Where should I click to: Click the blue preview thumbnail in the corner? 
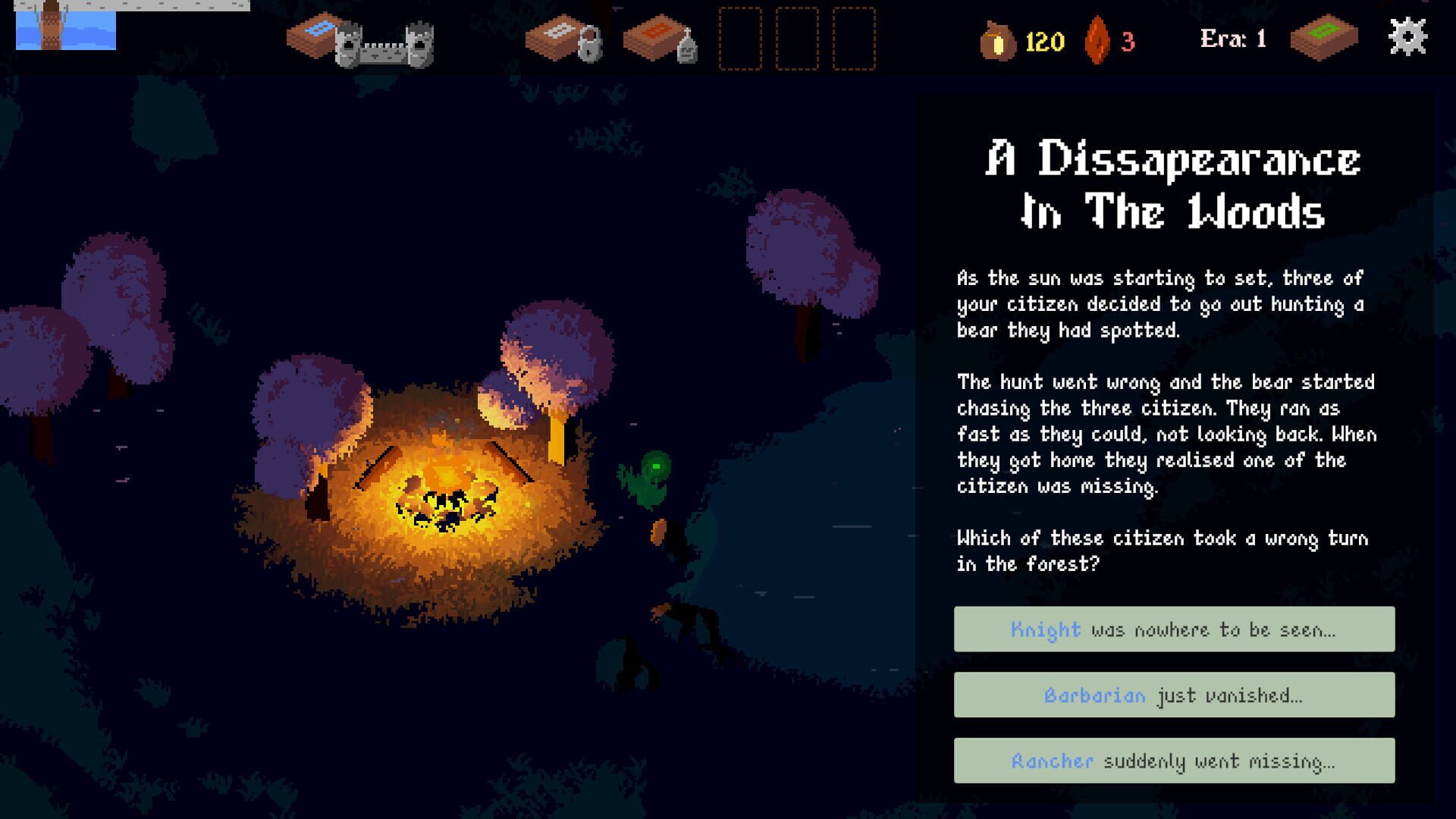coord(66,27)
